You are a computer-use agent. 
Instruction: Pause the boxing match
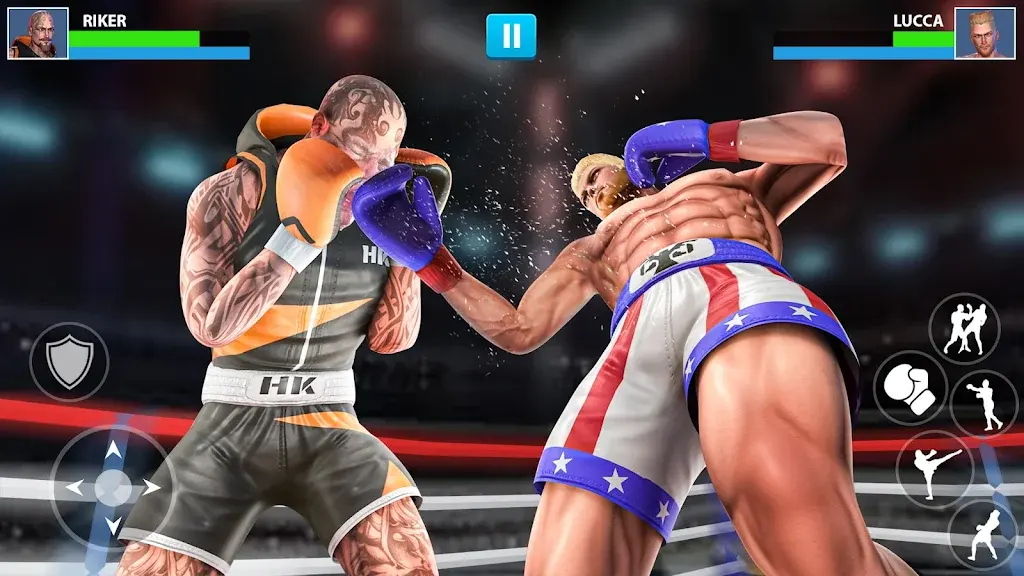511,36
